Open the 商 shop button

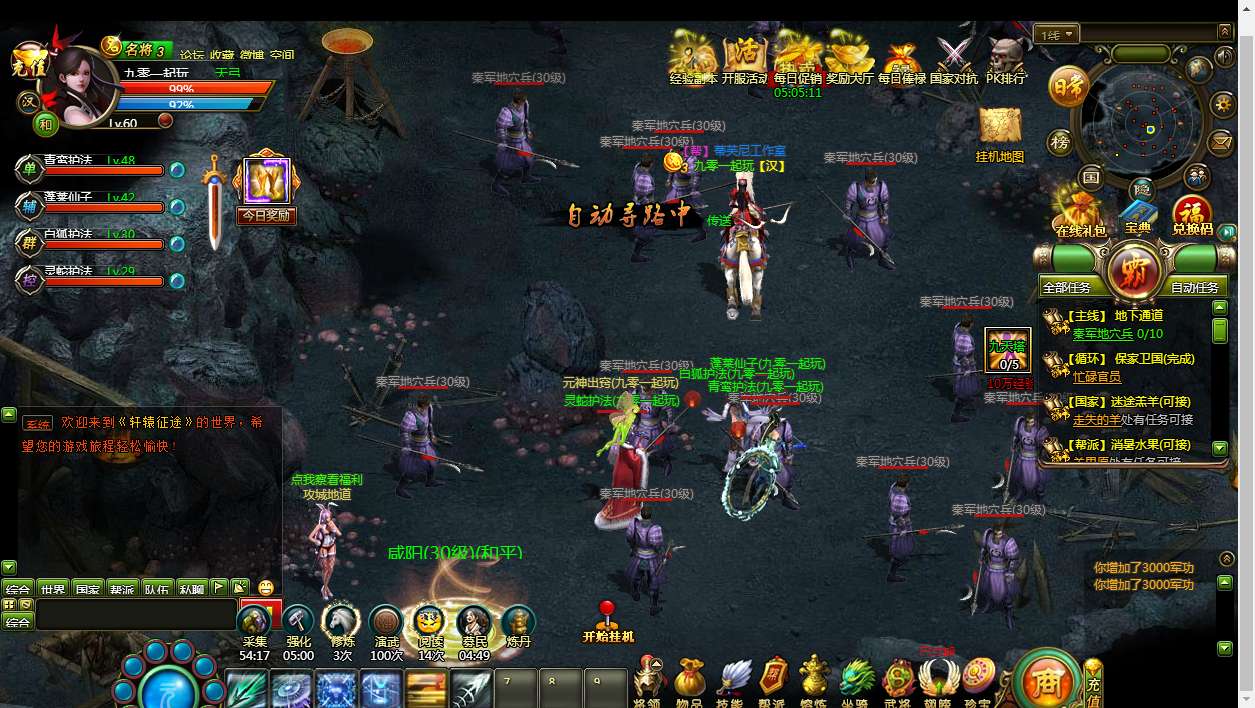pyautogui.click(x=1046, y=682)
